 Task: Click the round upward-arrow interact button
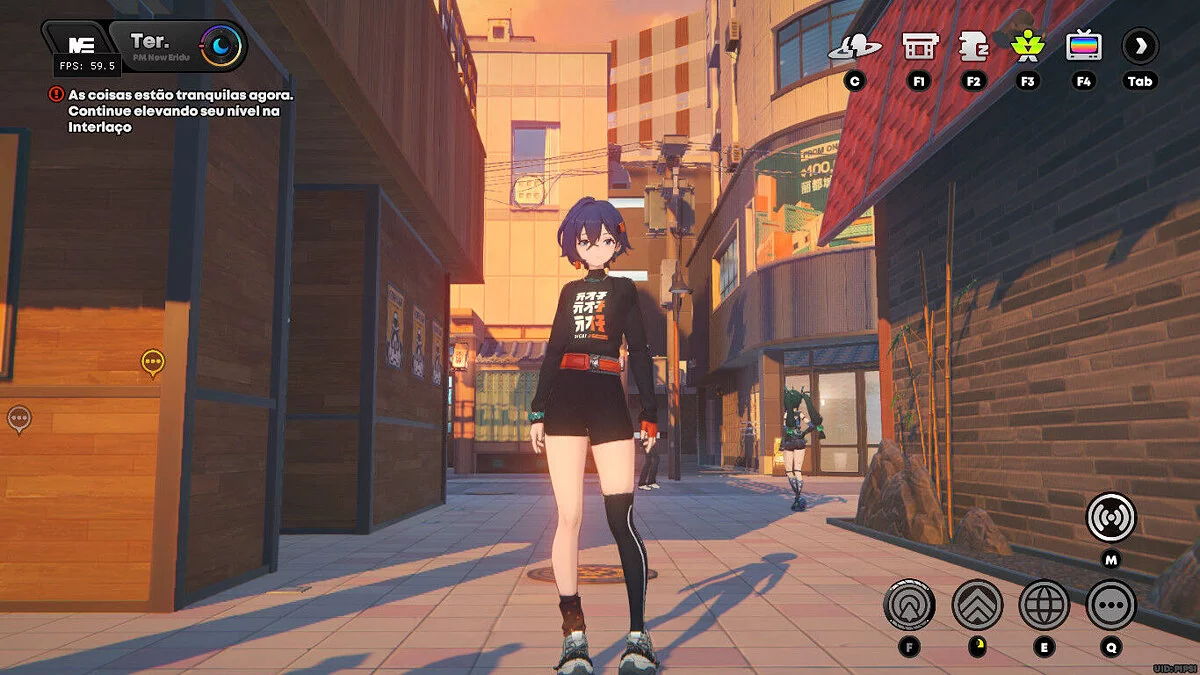[x=909, y=604]
